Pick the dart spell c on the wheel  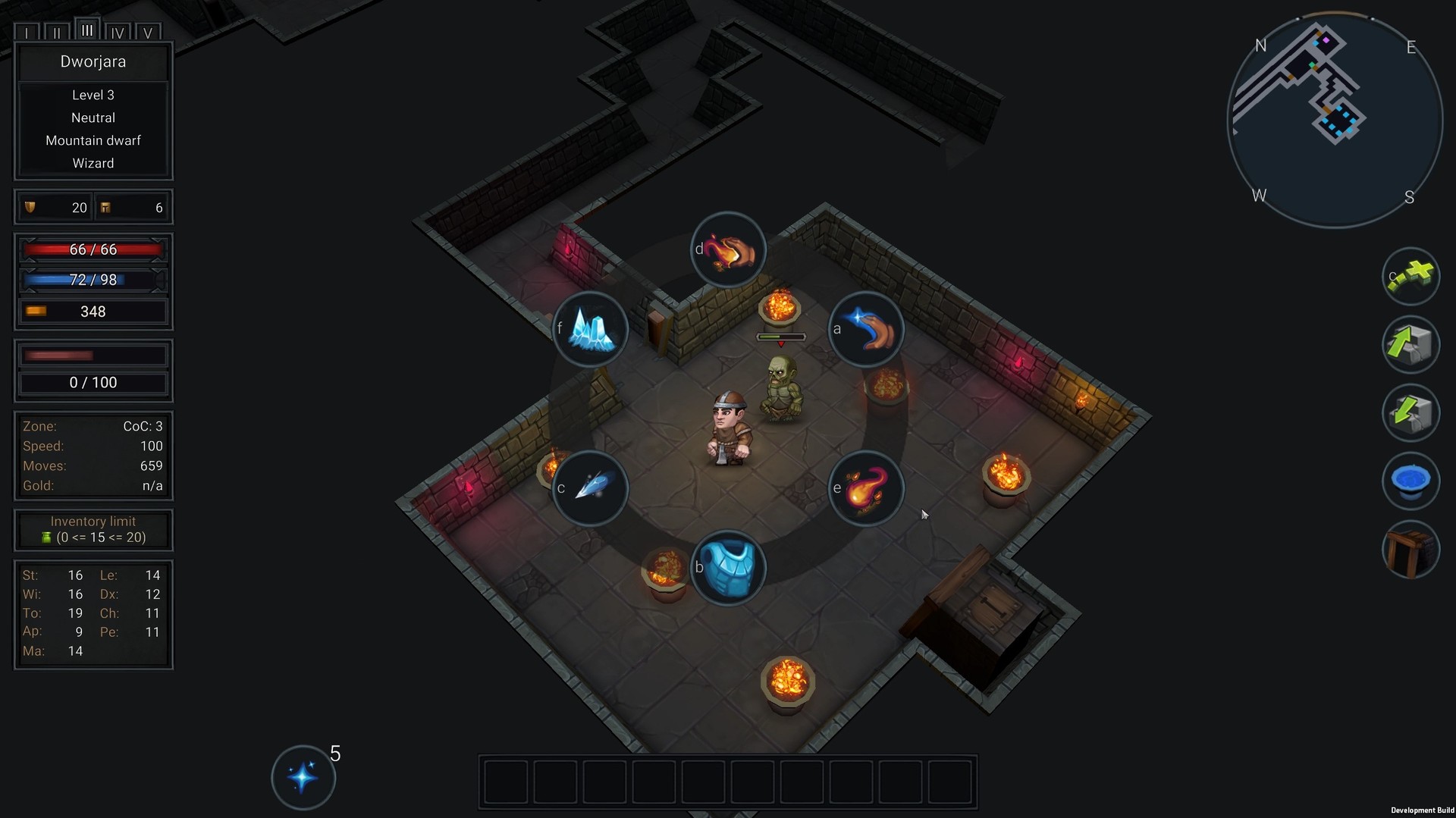click(591, 488)
